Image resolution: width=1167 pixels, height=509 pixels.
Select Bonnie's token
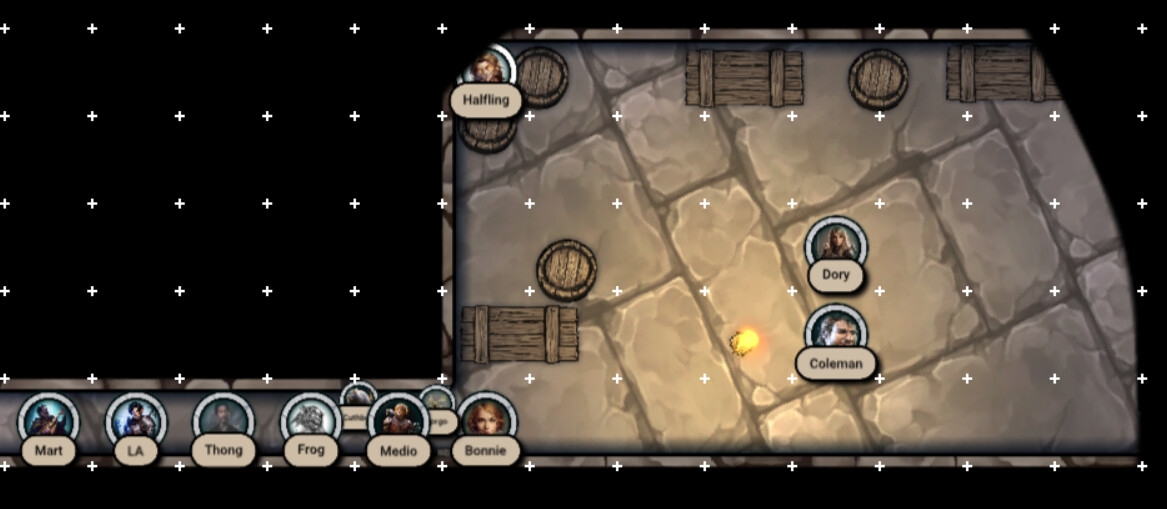click(x=486, y=422)
